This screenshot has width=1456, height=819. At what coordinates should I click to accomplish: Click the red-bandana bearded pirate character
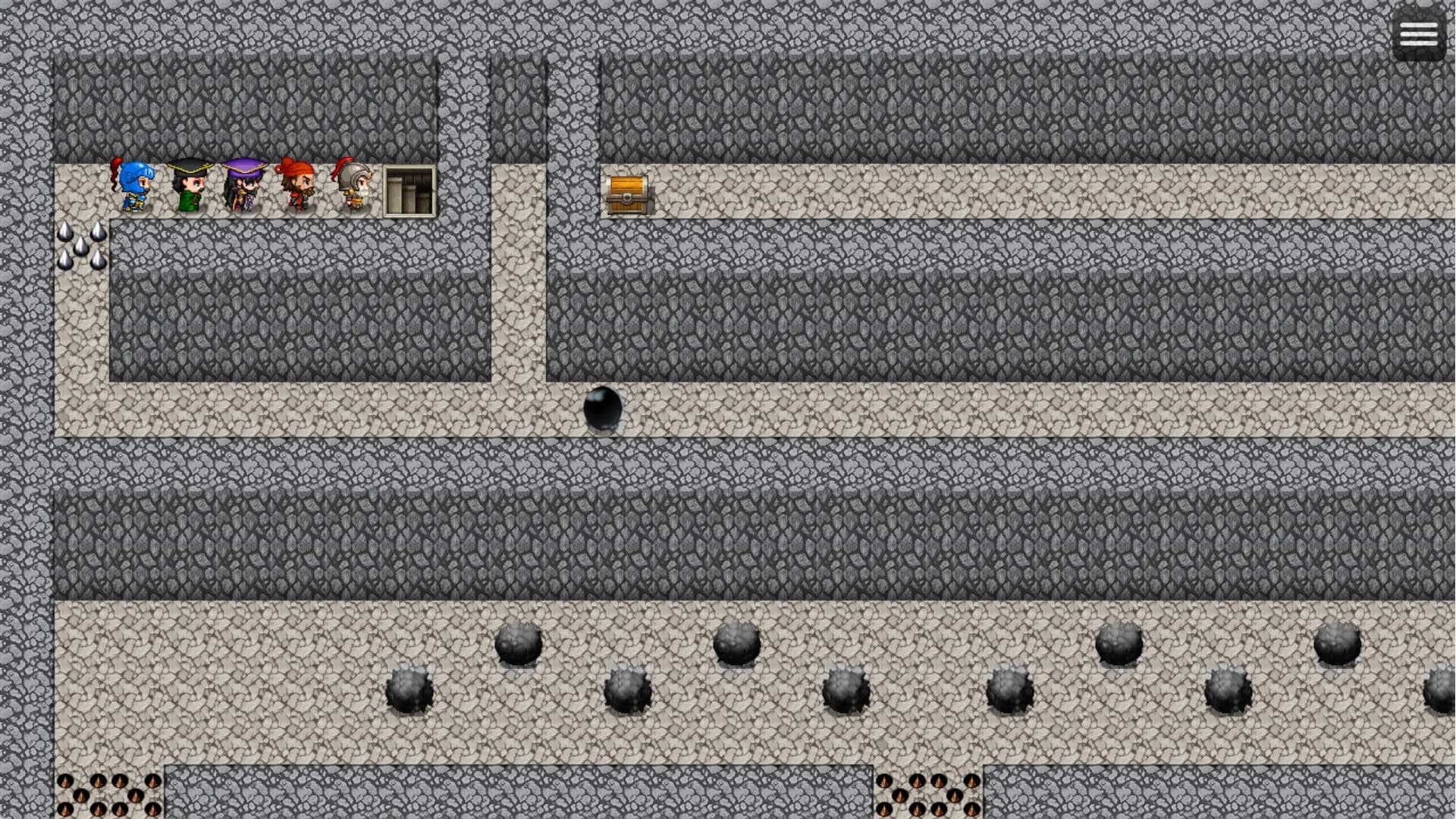coord(298,186)
